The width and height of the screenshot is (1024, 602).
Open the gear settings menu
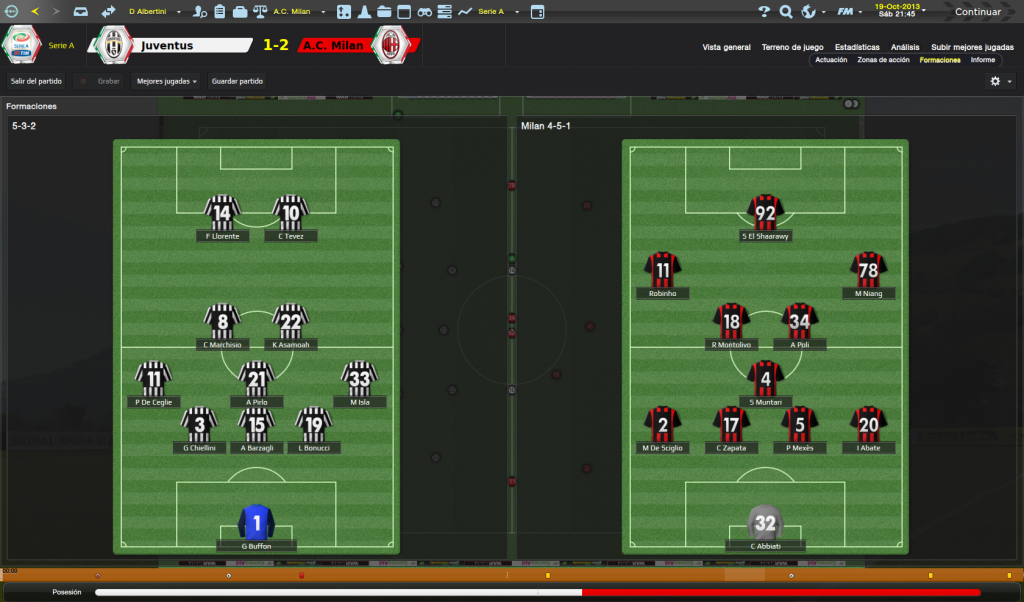pos(996,81)
